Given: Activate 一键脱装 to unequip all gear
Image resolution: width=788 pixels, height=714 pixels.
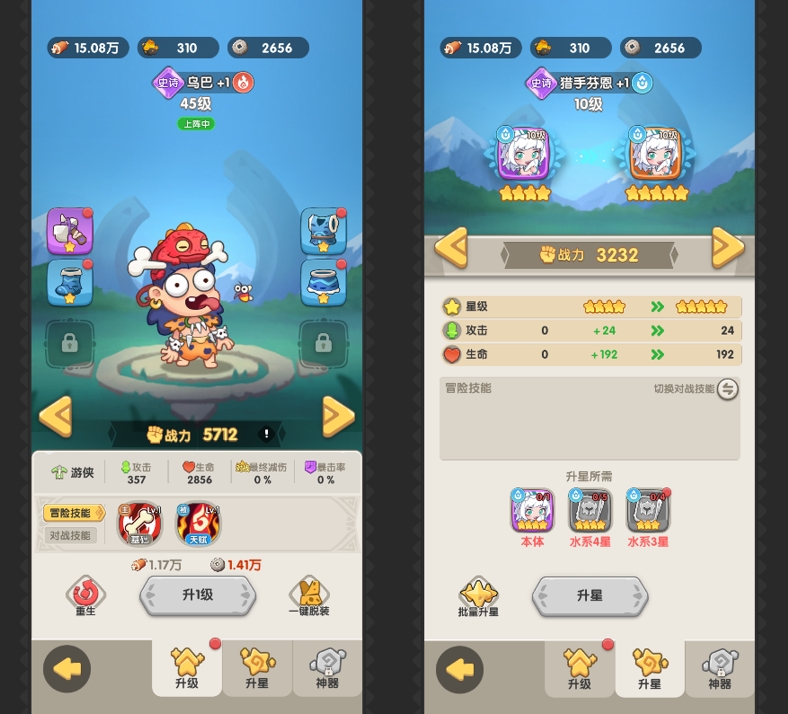Looking at the screenshot, I should (x=309, y=596).
